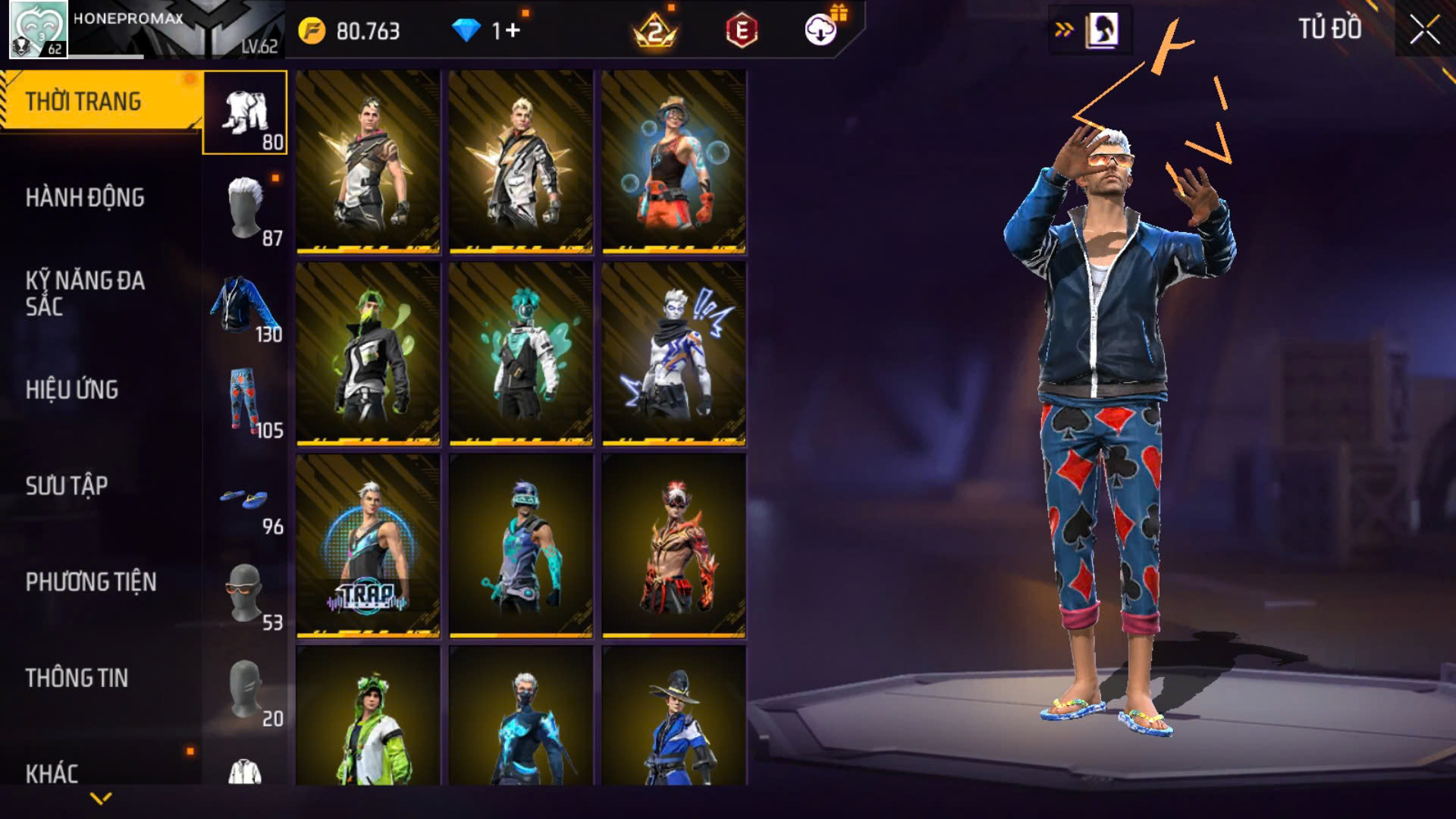Select the orange diver outfit with bubbles

[673, 162]
